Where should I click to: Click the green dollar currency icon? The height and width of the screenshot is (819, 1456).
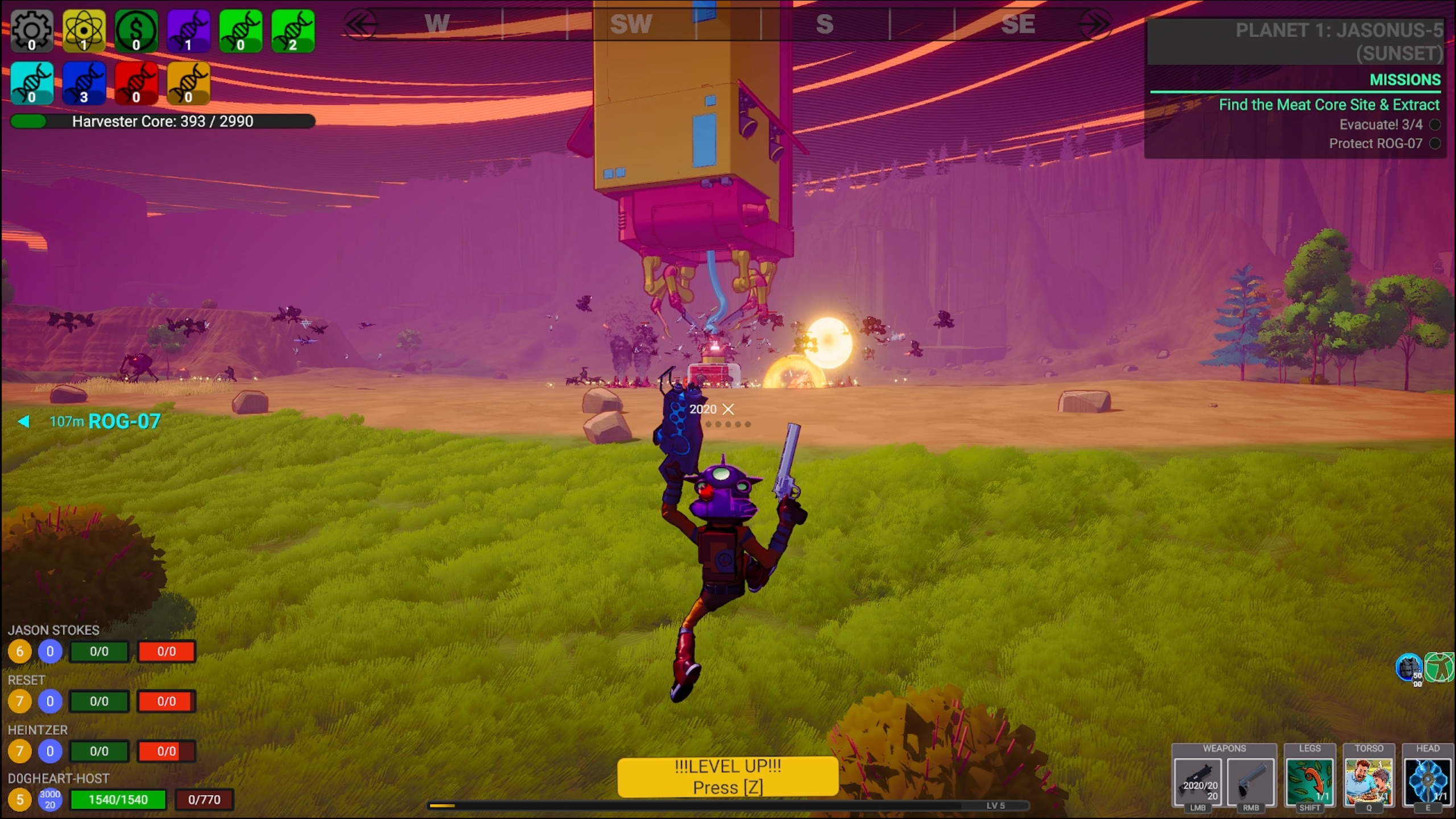click(136, 31)
